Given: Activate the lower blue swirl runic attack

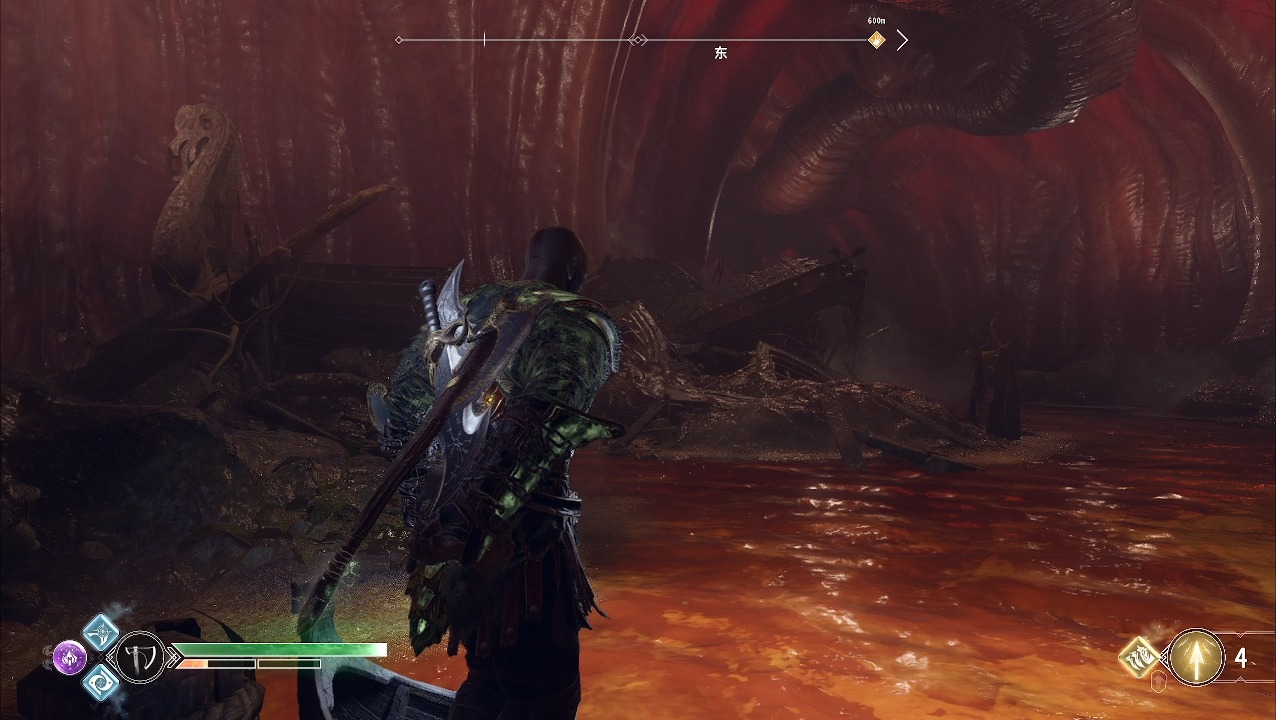Looking at the screenshot, I should 100,682.
